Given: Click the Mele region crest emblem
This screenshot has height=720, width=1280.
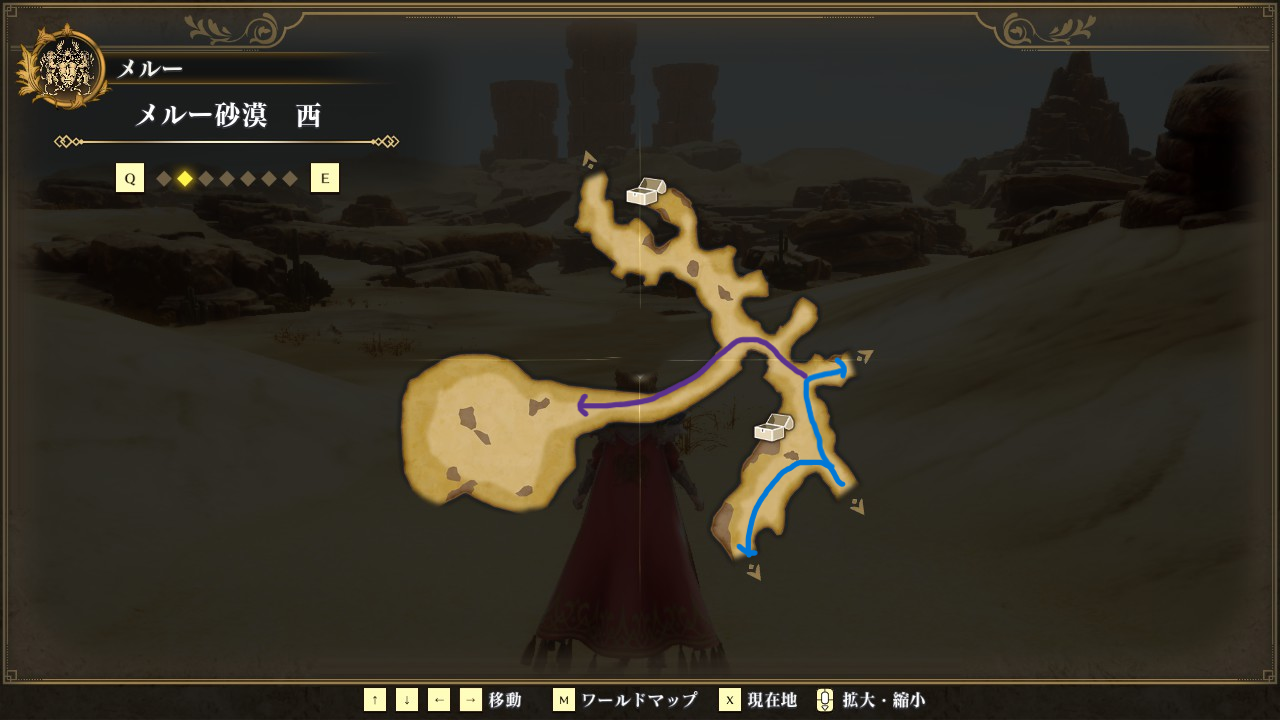Looking at the screenshot, I should click(x=64, y=69).
